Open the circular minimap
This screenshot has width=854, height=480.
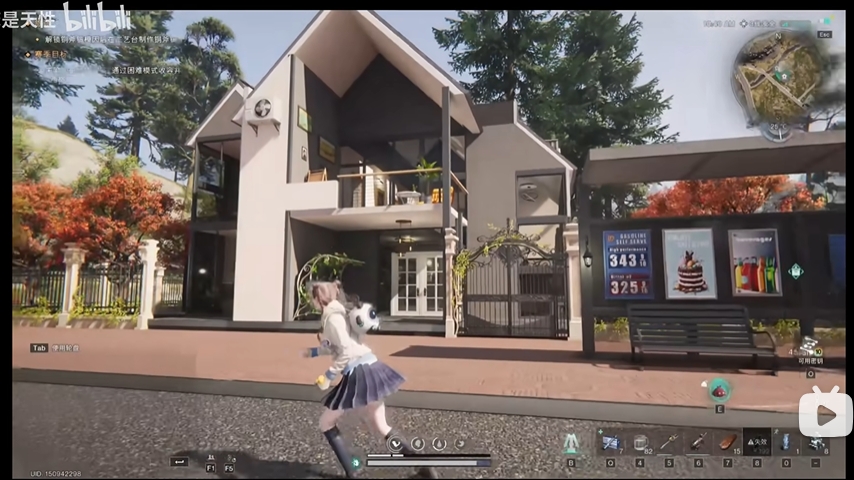click(x=778, y=75)
